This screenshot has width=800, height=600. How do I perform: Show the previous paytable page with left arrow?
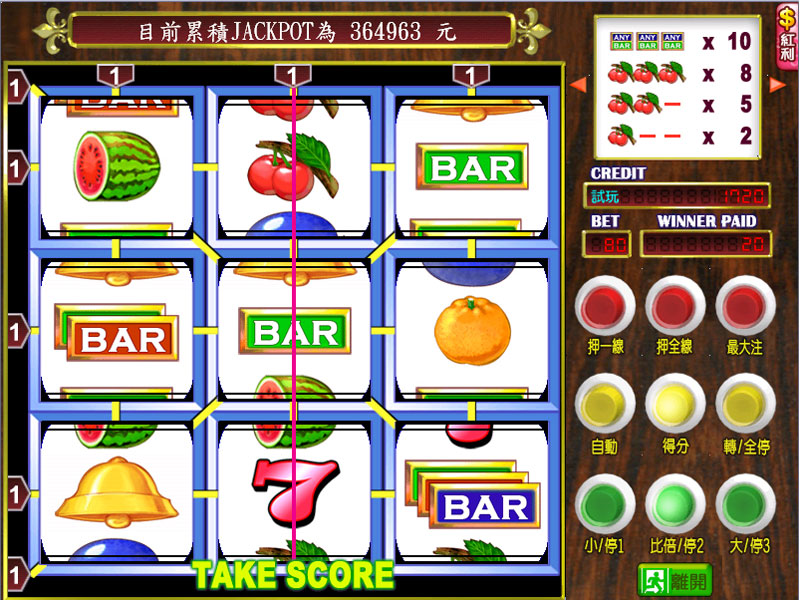[x=577, y=84]
